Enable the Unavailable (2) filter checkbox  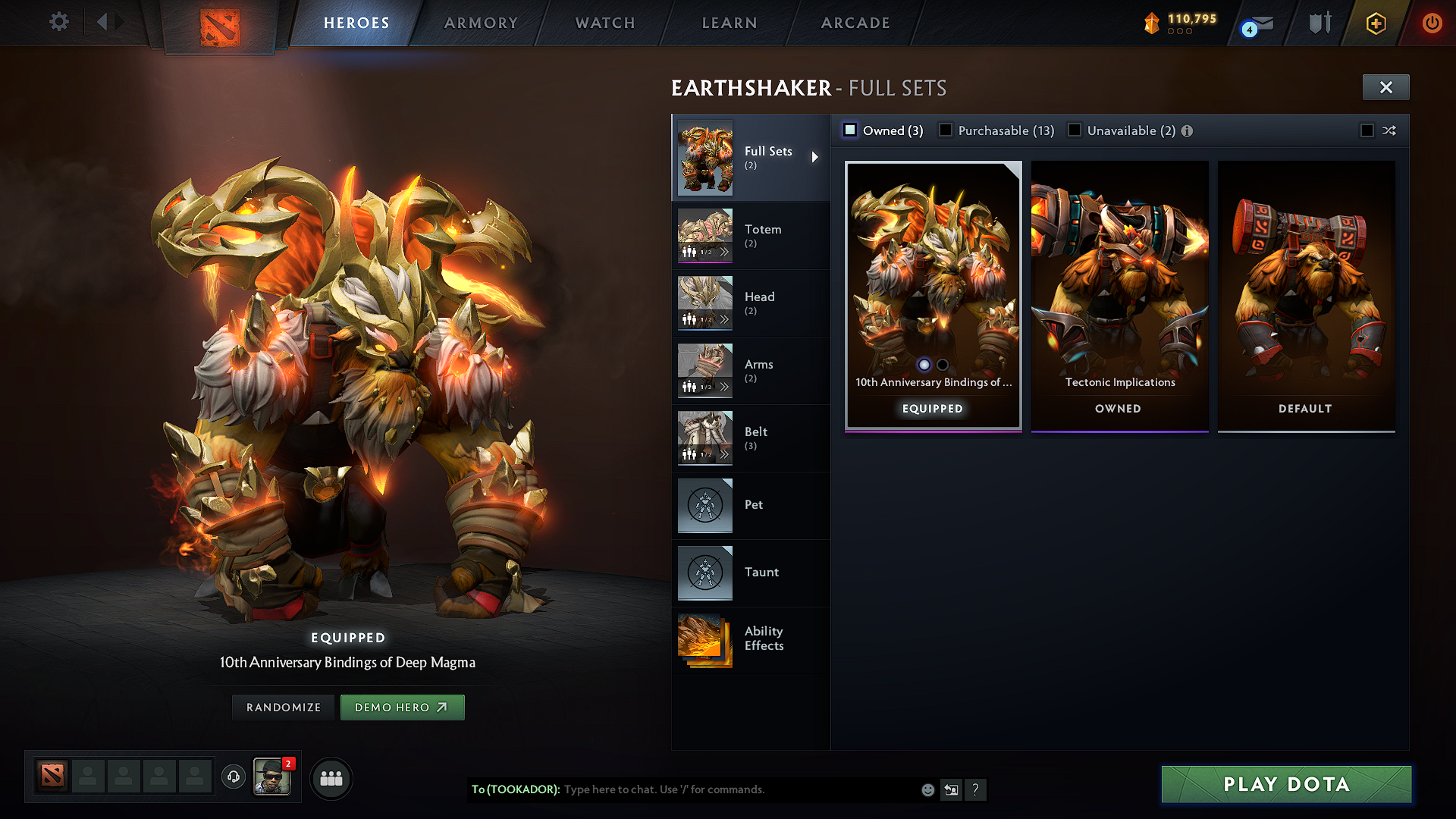coord(1075,130)
